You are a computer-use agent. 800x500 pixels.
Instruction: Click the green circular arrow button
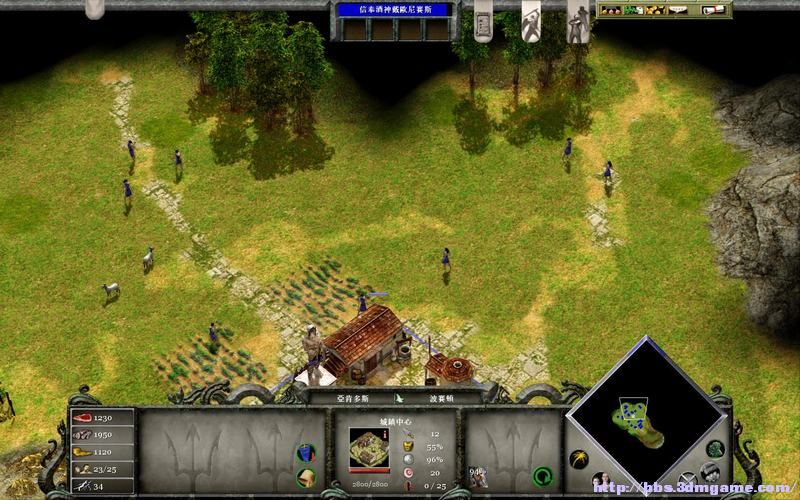point(543,475)
